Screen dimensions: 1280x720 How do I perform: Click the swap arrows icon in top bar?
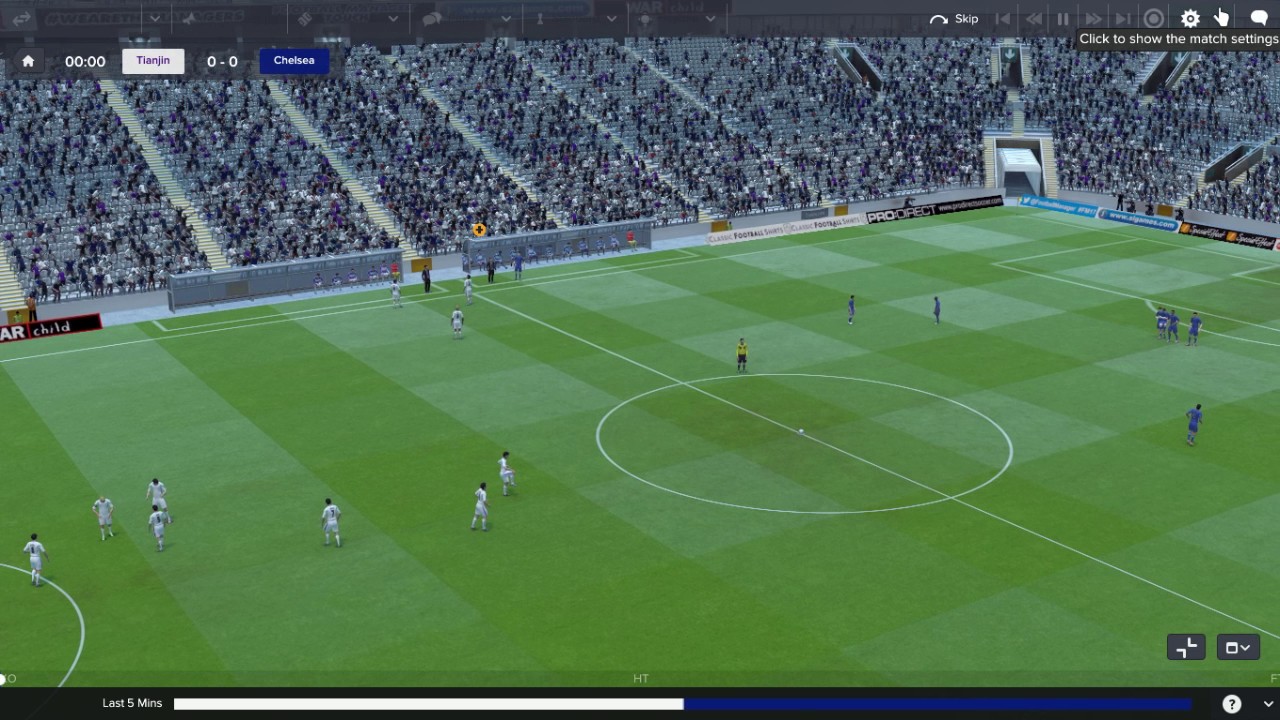(x=22, y=19)
